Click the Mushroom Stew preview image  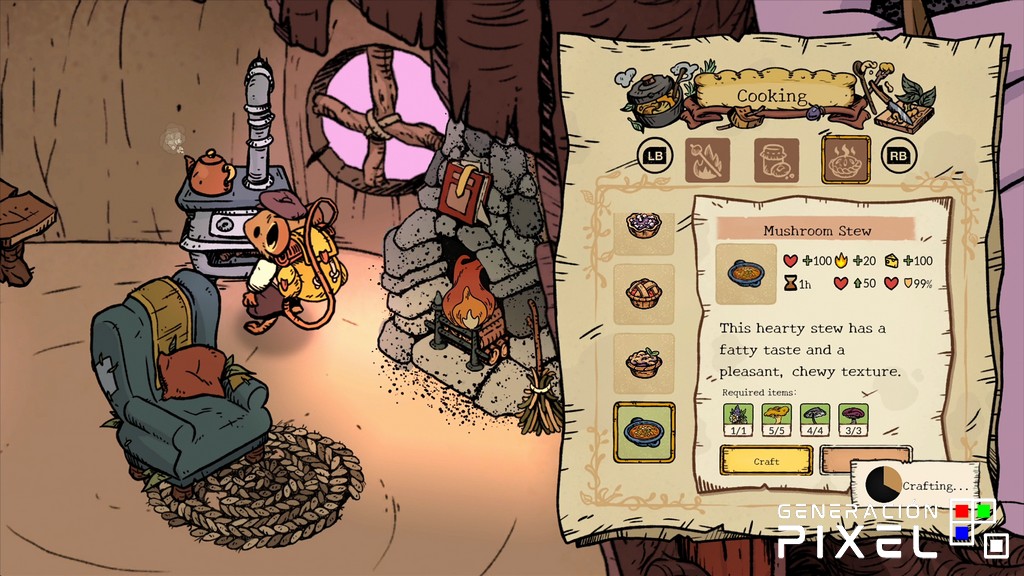pos(747,273)
